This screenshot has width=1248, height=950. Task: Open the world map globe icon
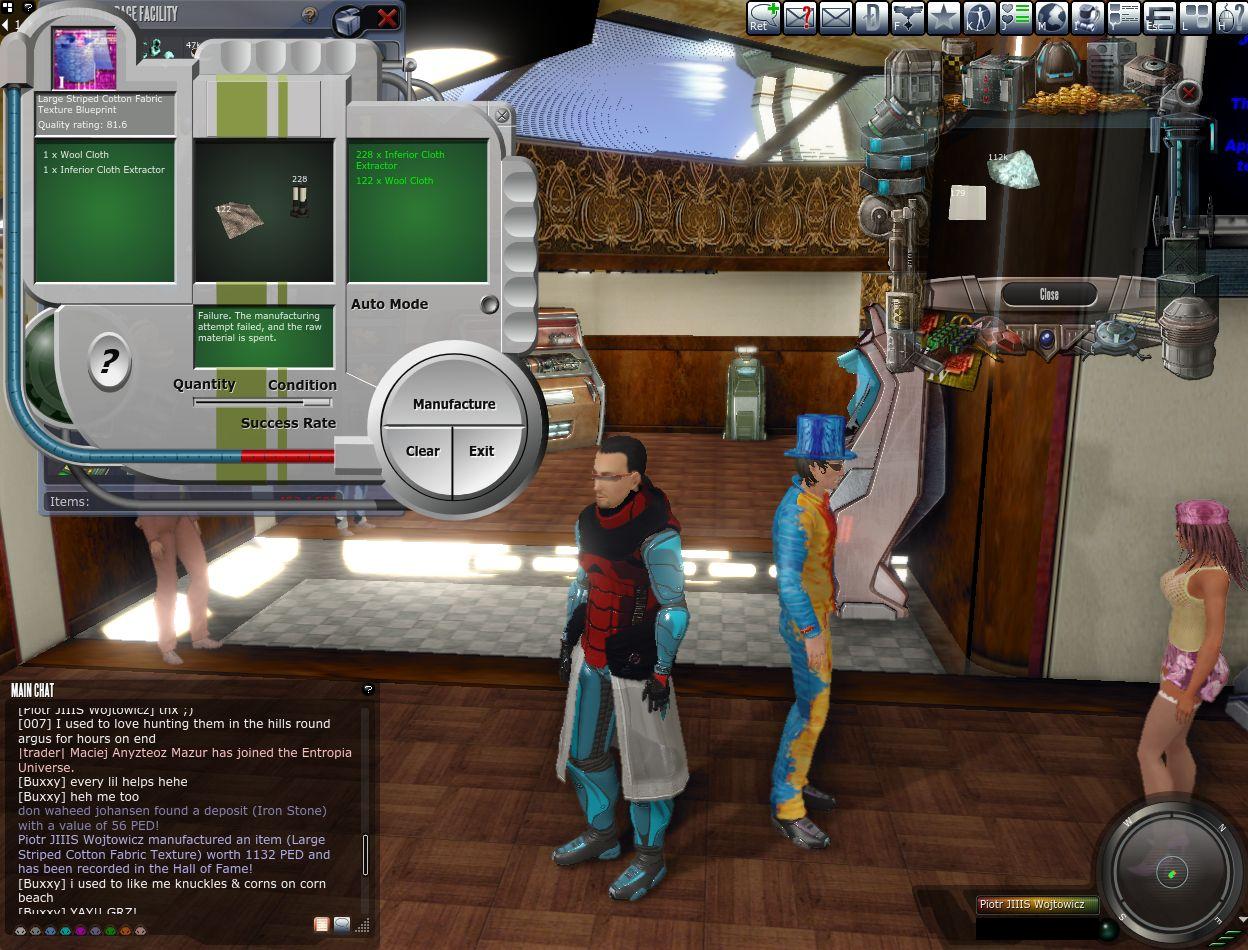point(1052,17)
